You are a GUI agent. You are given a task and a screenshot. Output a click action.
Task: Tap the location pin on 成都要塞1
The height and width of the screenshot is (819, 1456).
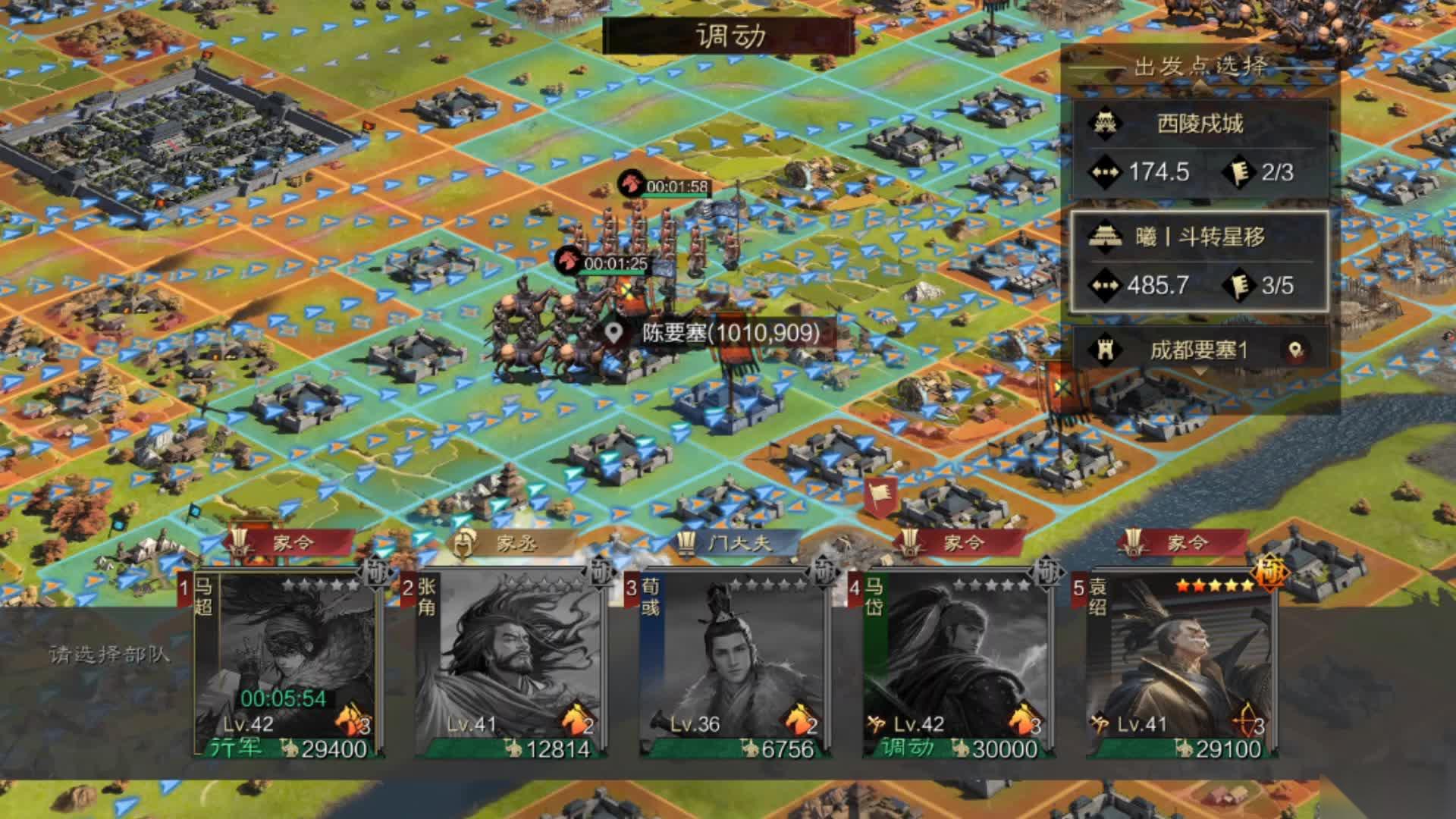point(1295,350)
